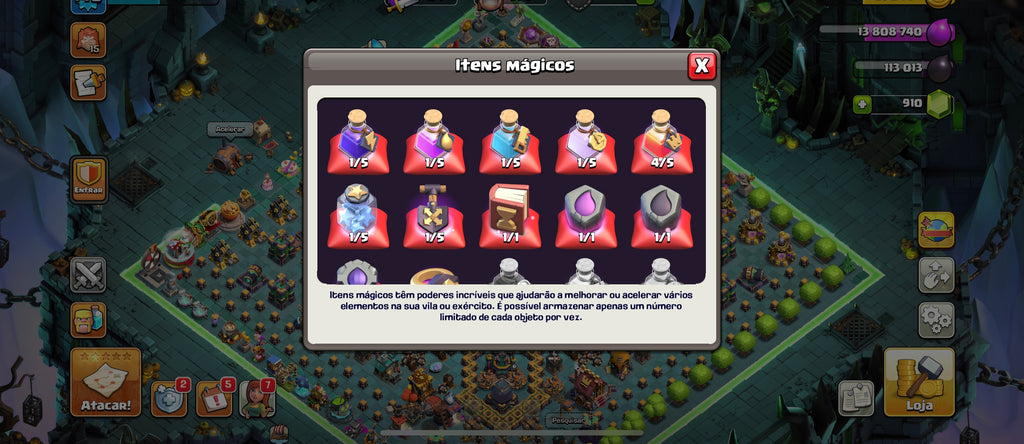Open the magnet button above settings gear

point(937,274)
